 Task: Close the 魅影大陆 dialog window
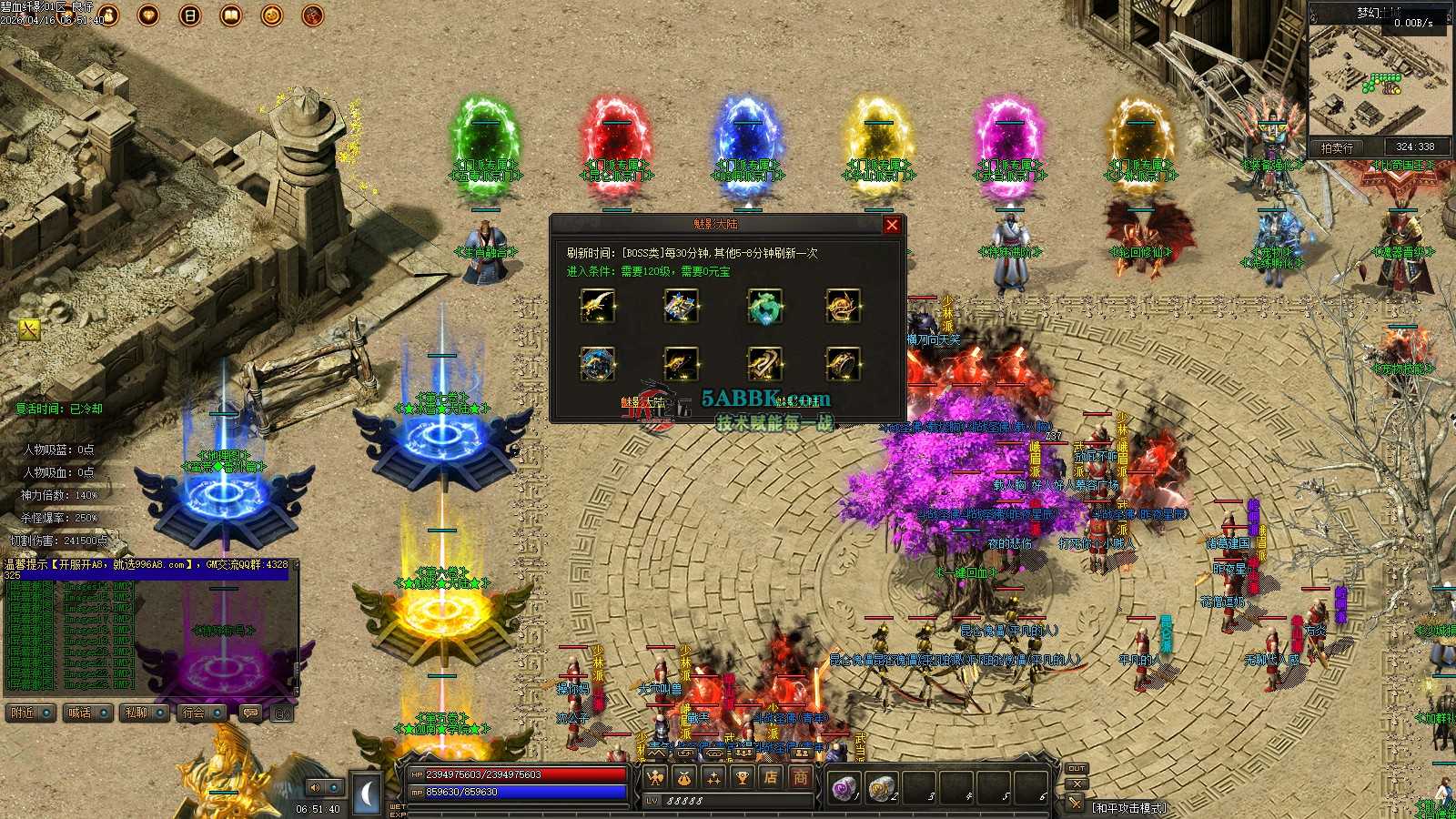coord(892,225)
